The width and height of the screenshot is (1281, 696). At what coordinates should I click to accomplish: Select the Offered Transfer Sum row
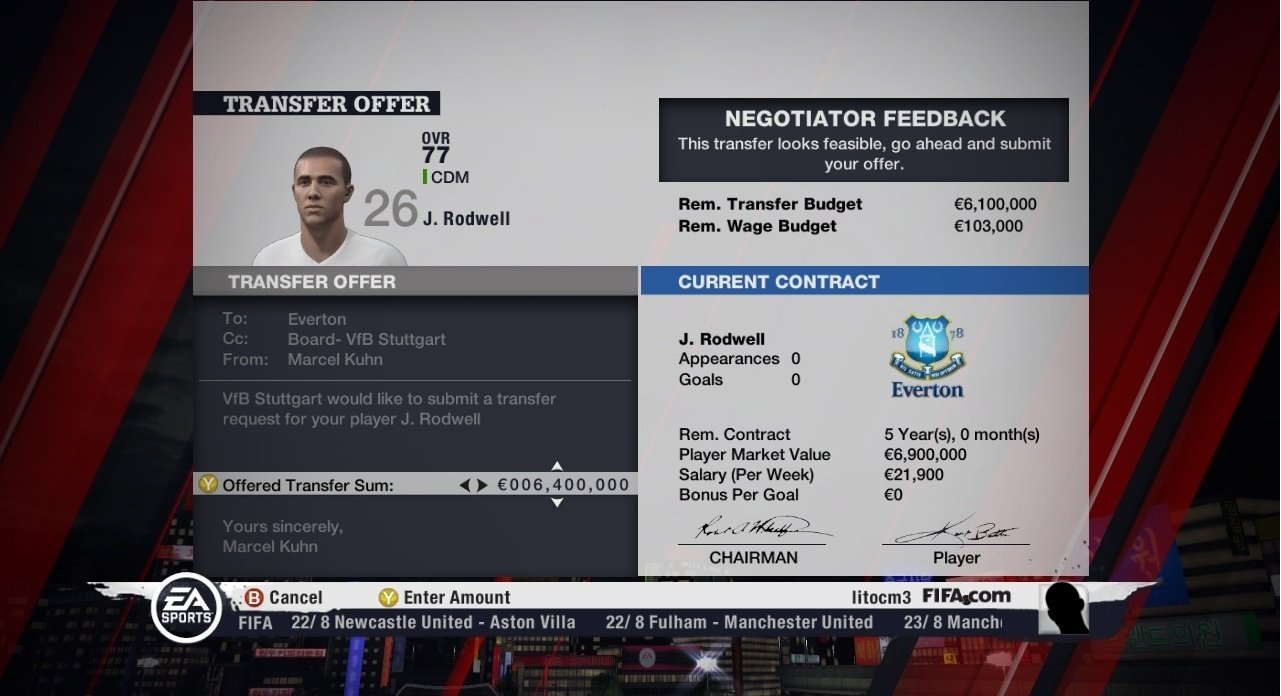(x=308, y=485)
